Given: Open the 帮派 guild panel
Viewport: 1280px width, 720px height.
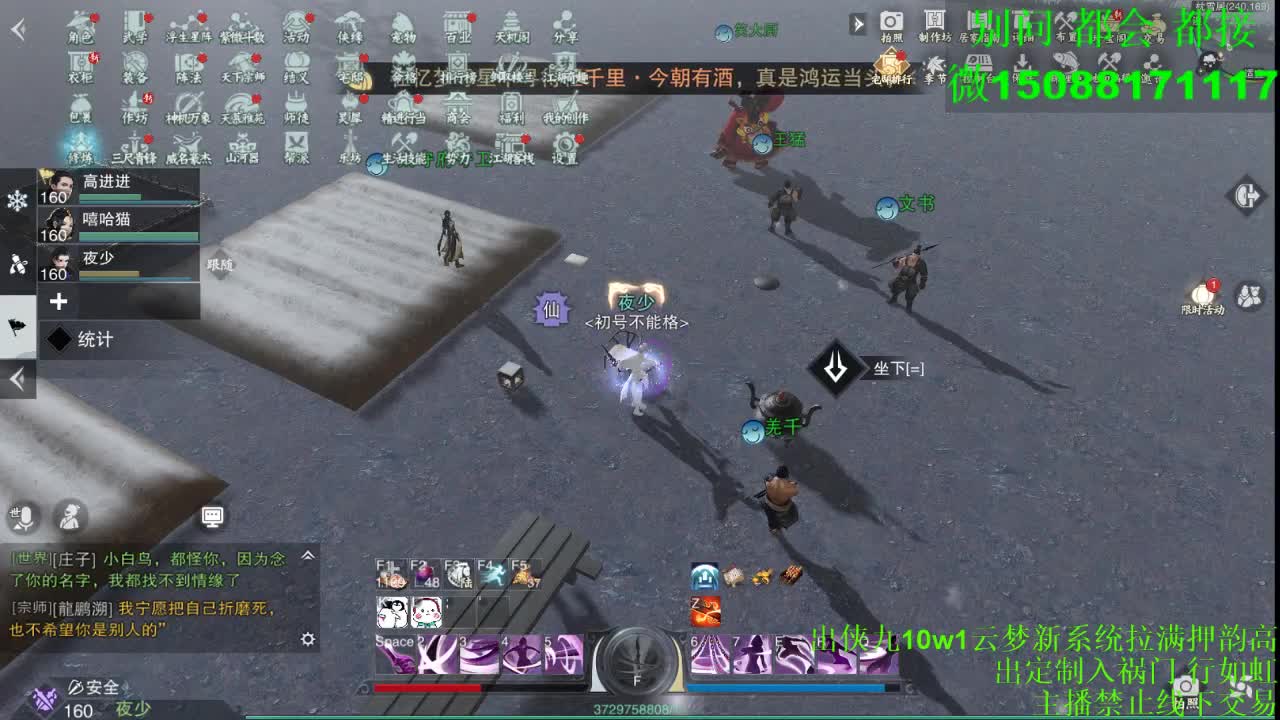Looking at the screenshot, I should [296, 150].
